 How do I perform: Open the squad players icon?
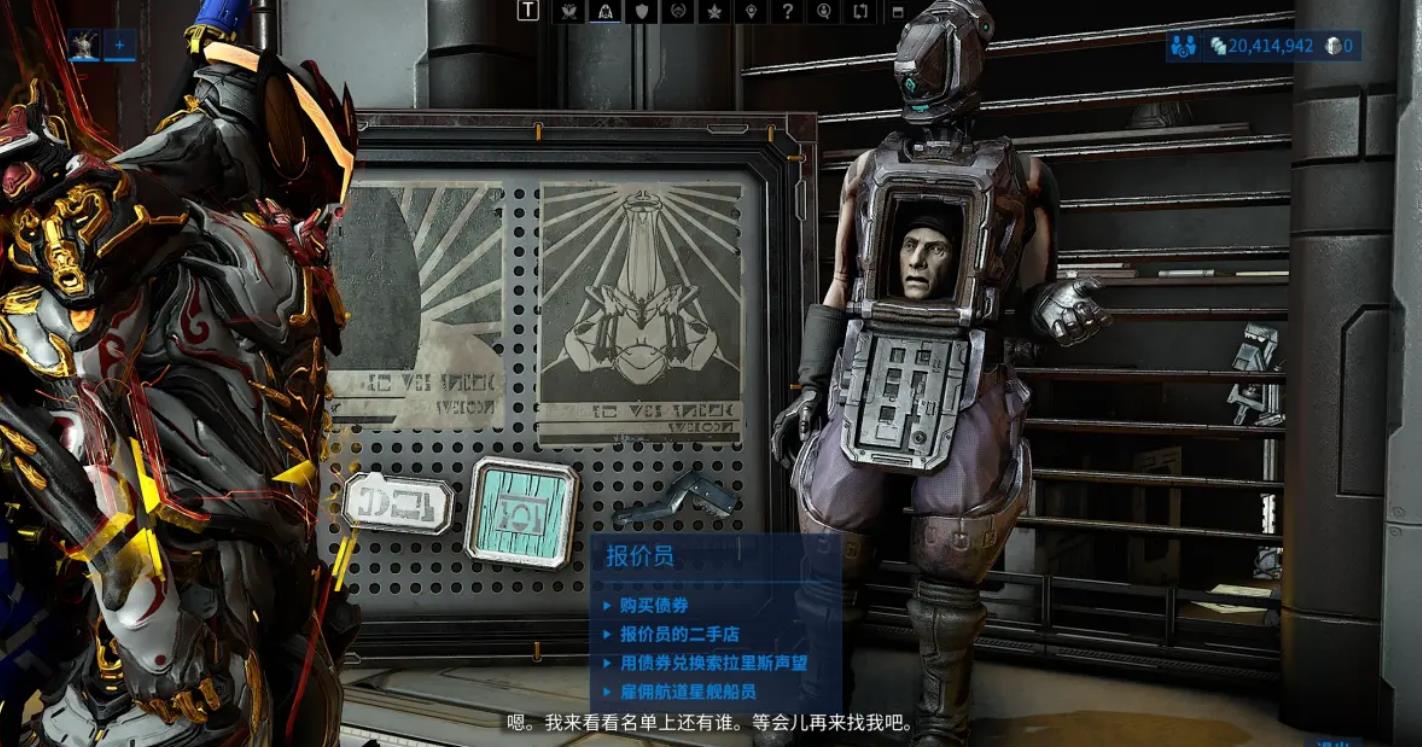click(1184, 46)
